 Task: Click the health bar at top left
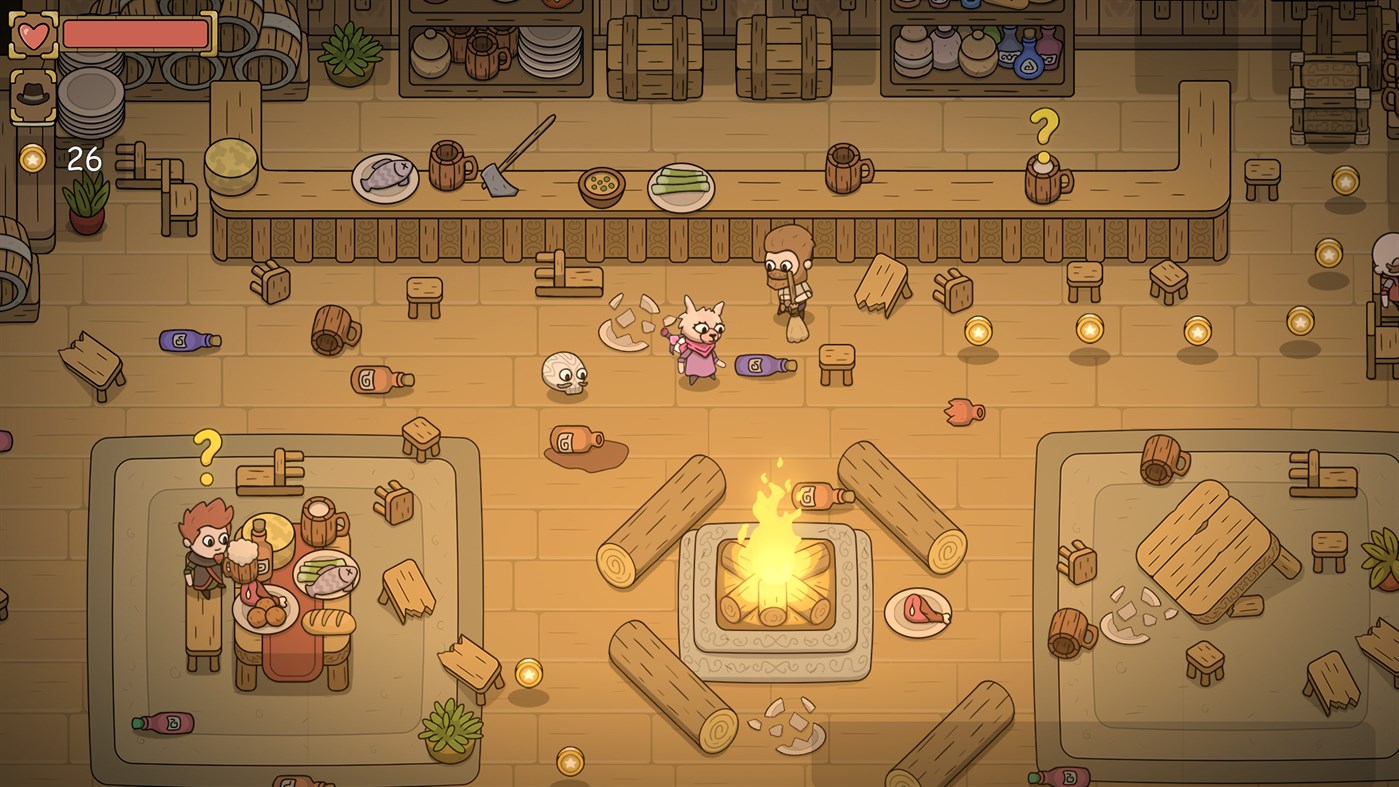pos(133,33)
